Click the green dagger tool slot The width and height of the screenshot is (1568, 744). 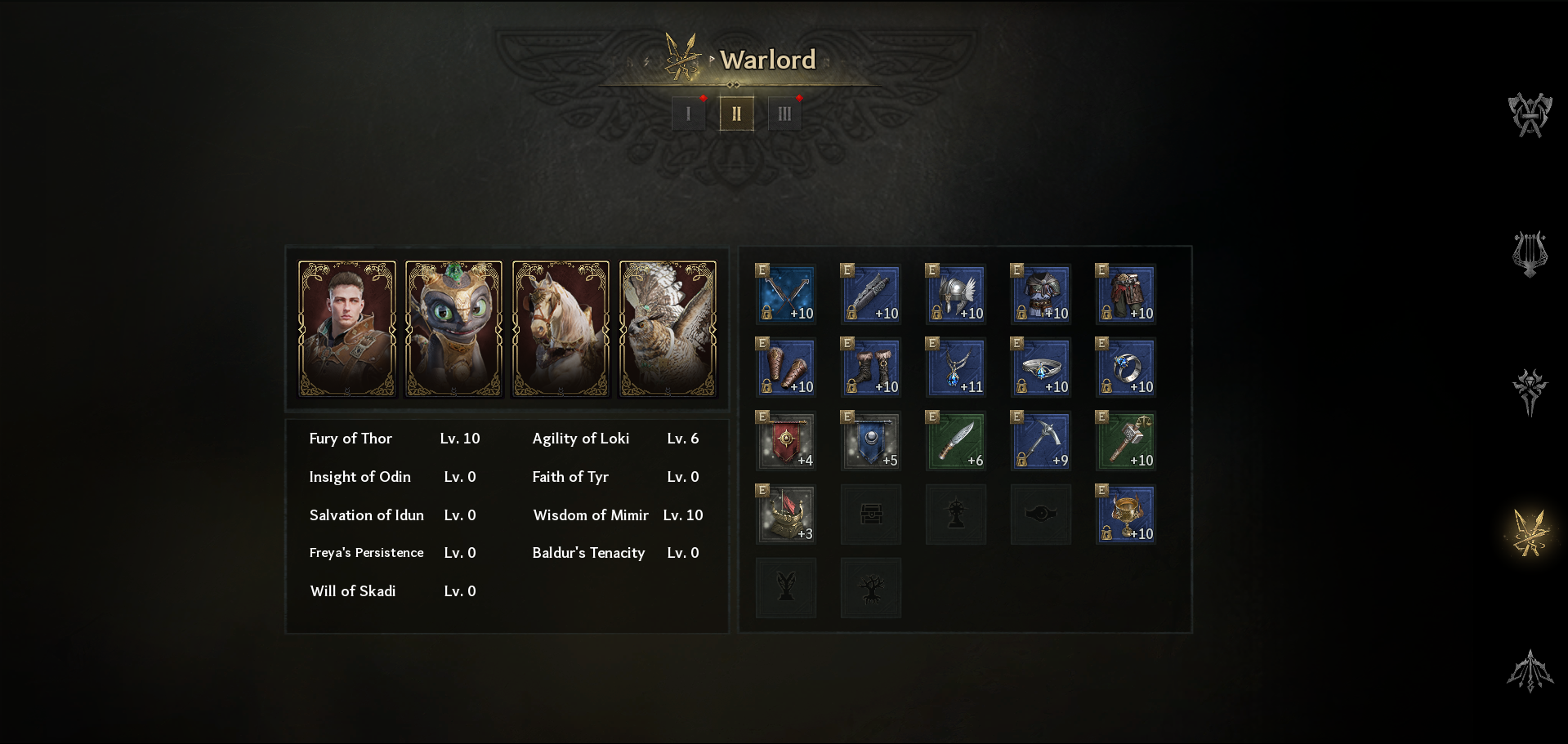click(x=956, y=441)
